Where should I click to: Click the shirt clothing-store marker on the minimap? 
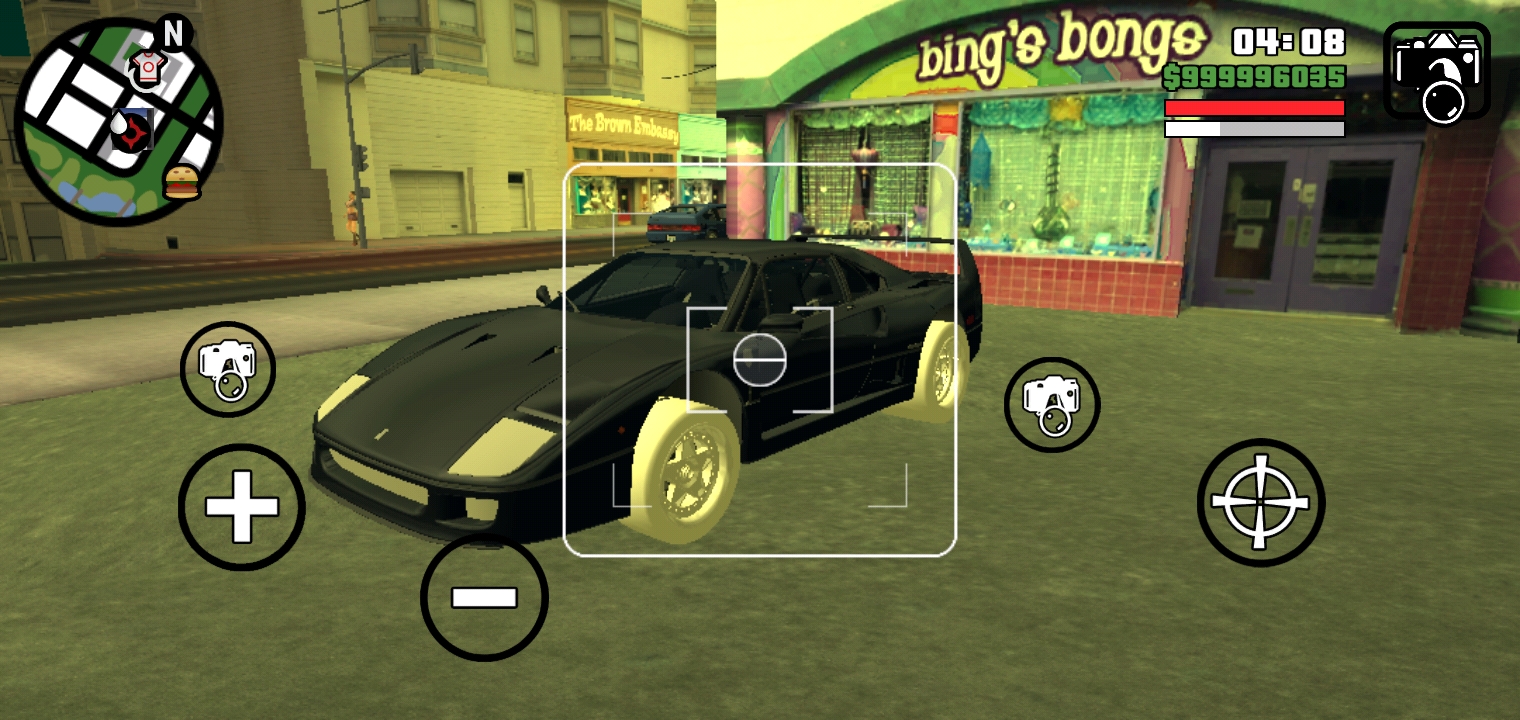[148, 66]
